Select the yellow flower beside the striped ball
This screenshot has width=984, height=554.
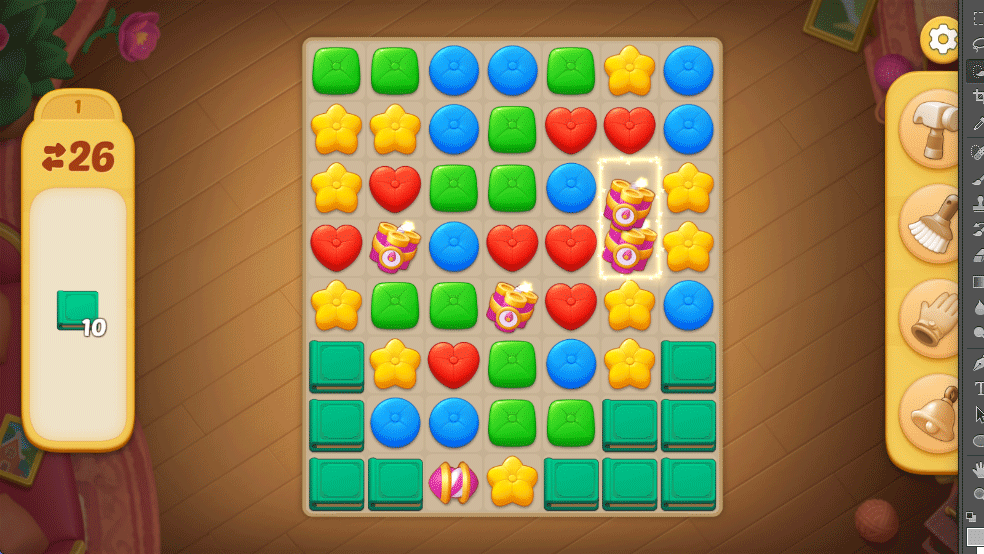[512, 482]
